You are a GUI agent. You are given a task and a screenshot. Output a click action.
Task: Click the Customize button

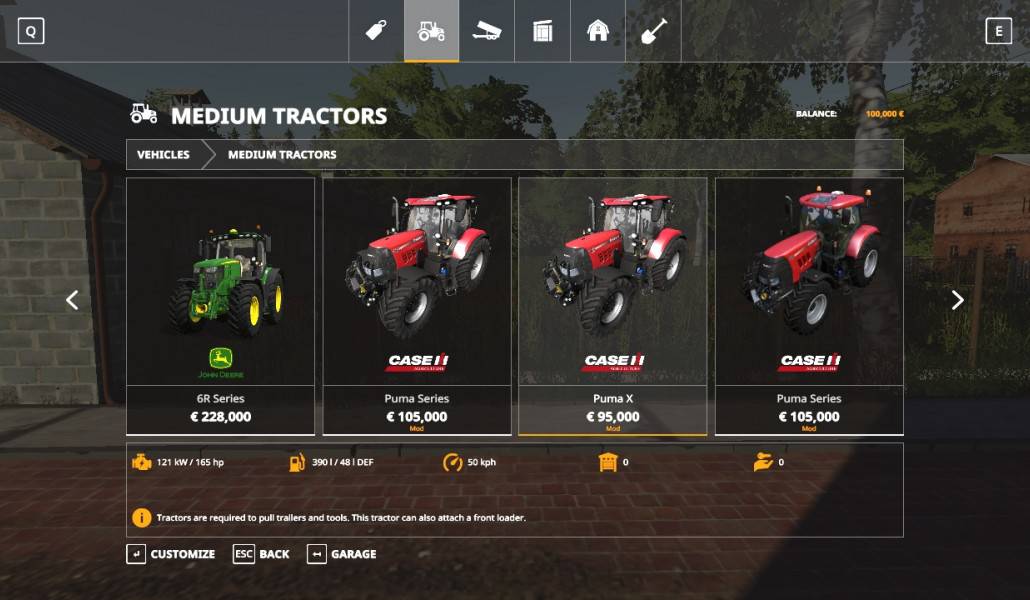[171, 554]
